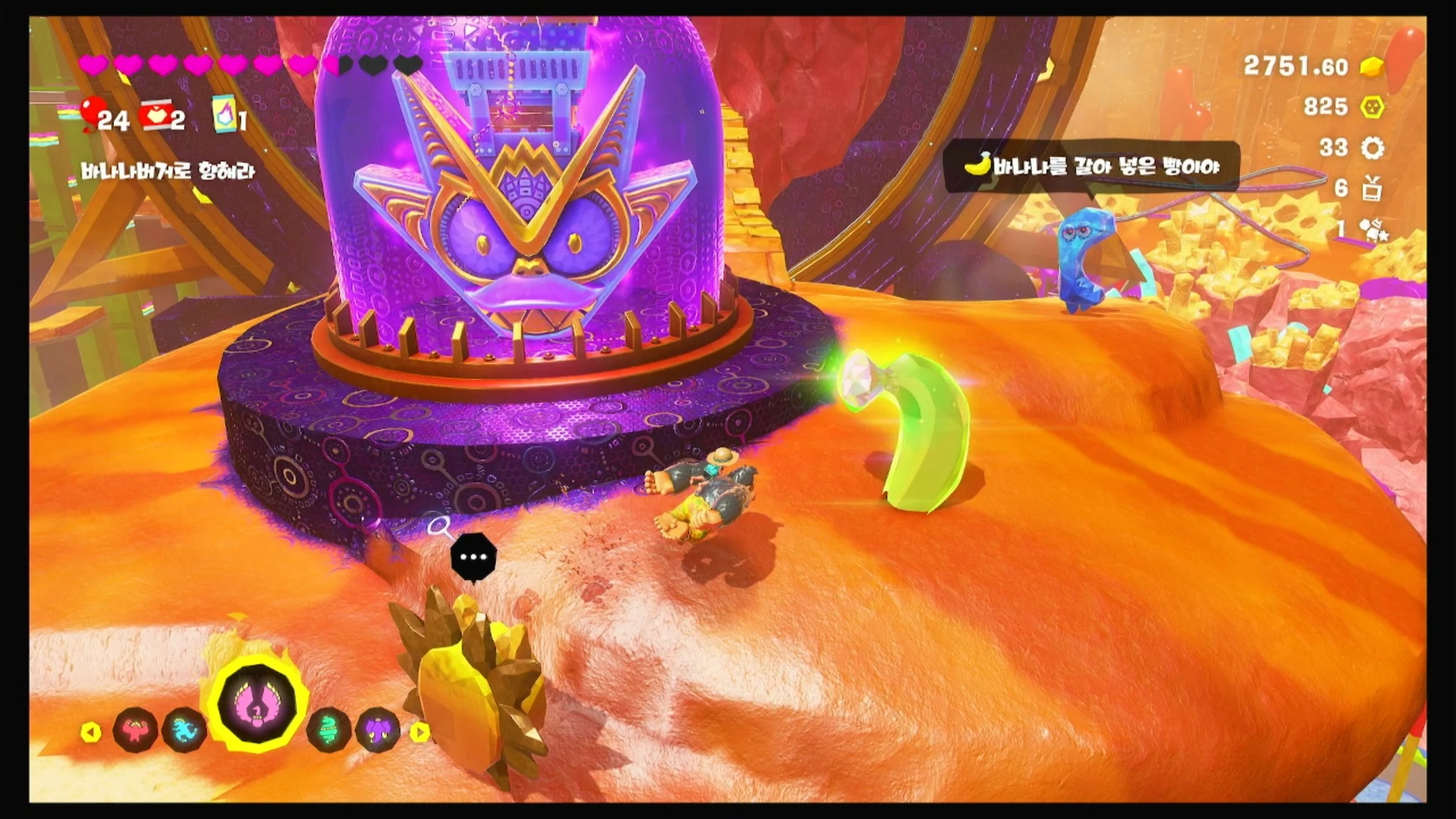
Task: Choose the purple Elephant Bananza icon
Action: (377, 730)
